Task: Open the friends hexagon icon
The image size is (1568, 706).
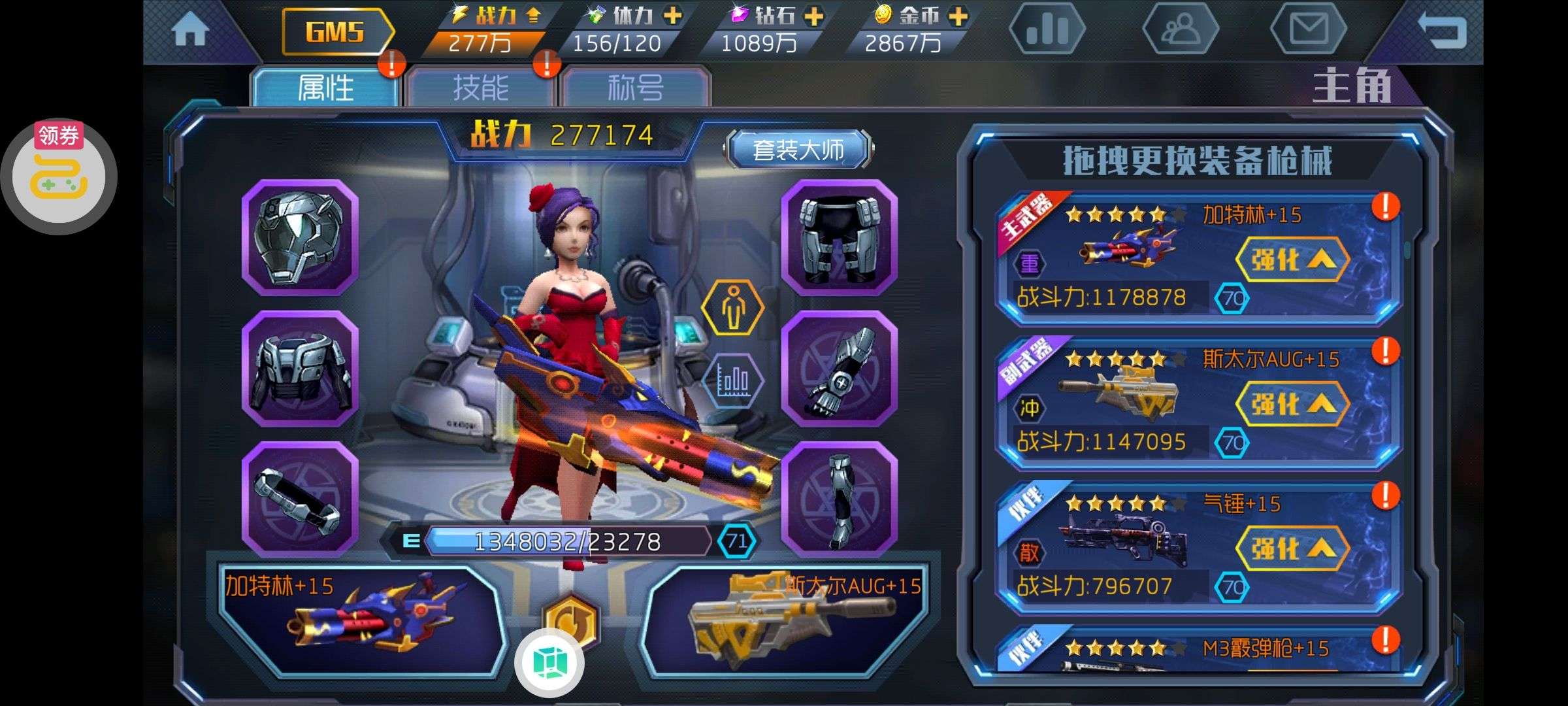Action: pos(1180,29)
